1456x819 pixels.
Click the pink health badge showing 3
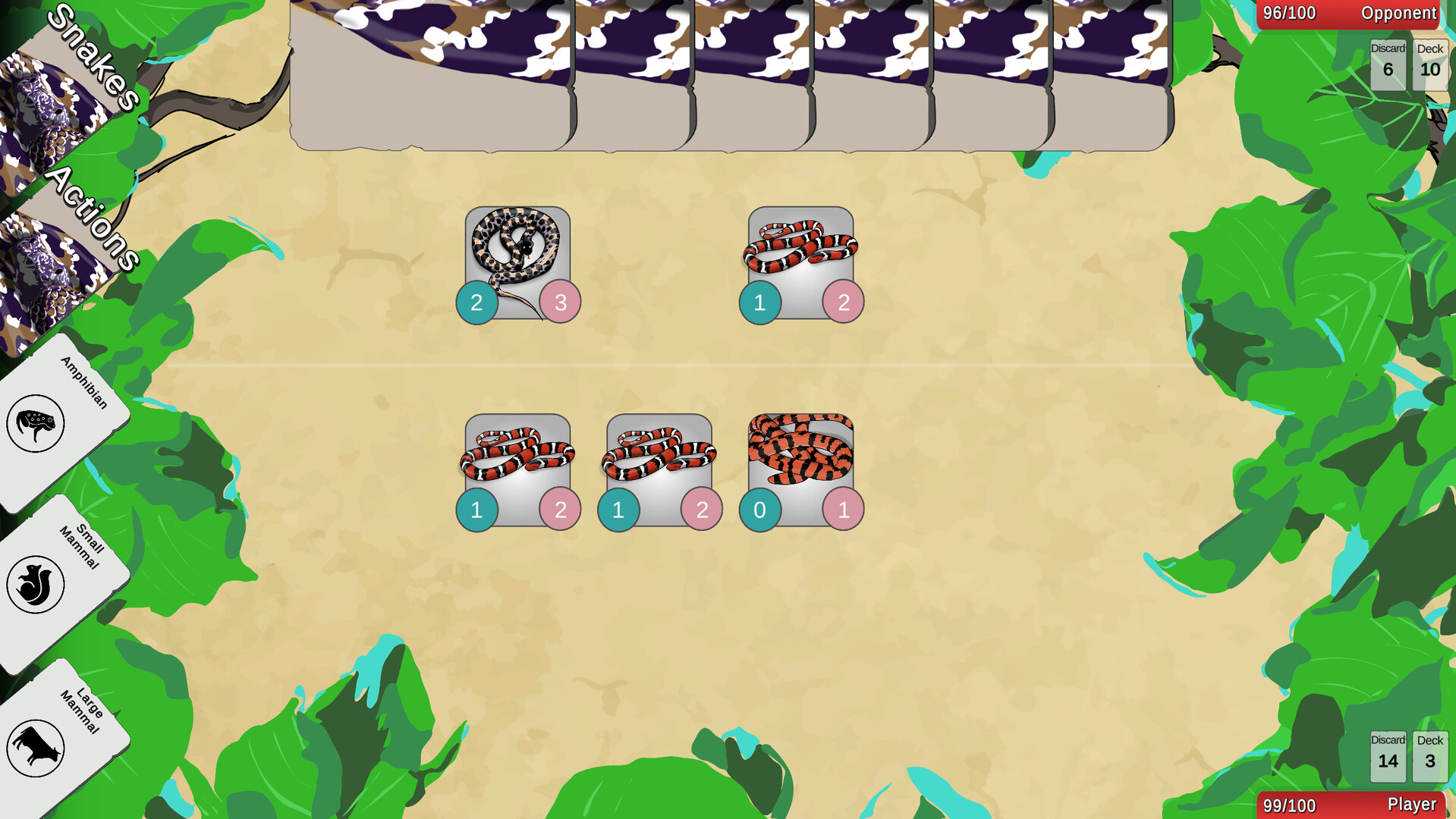pos(558,301)
